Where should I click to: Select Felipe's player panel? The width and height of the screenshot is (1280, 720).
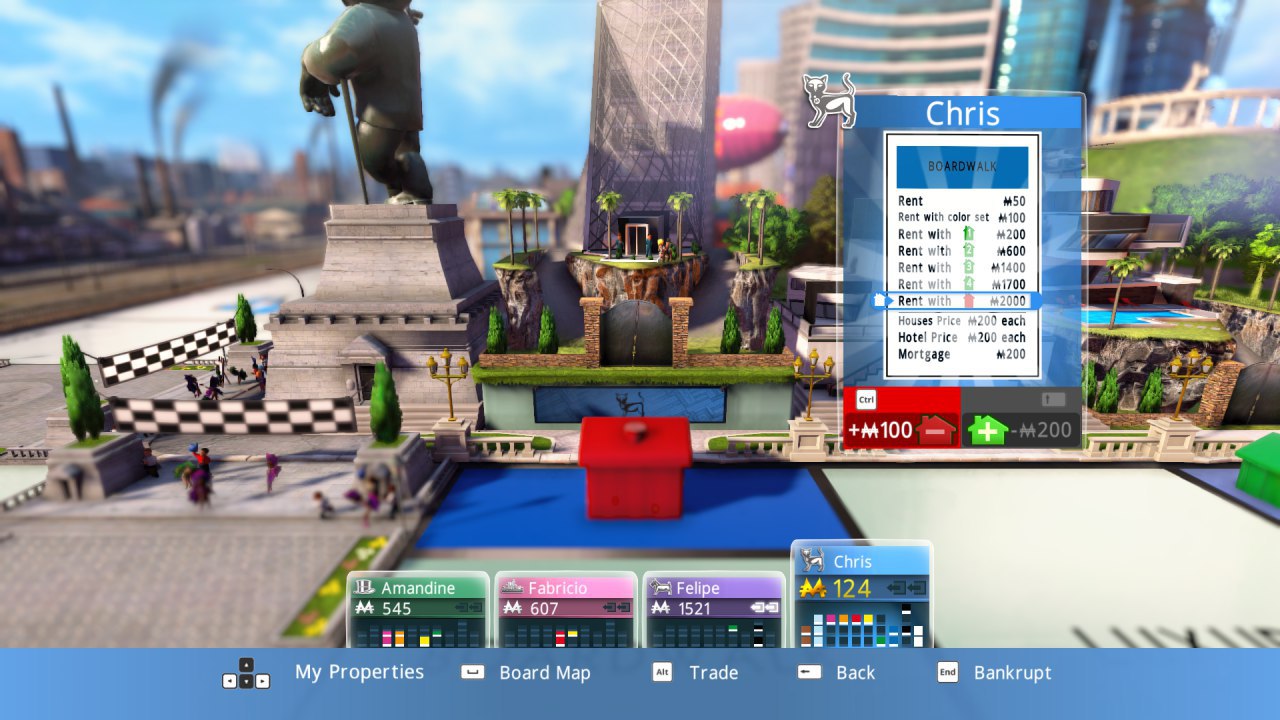[x=714, y=609]
